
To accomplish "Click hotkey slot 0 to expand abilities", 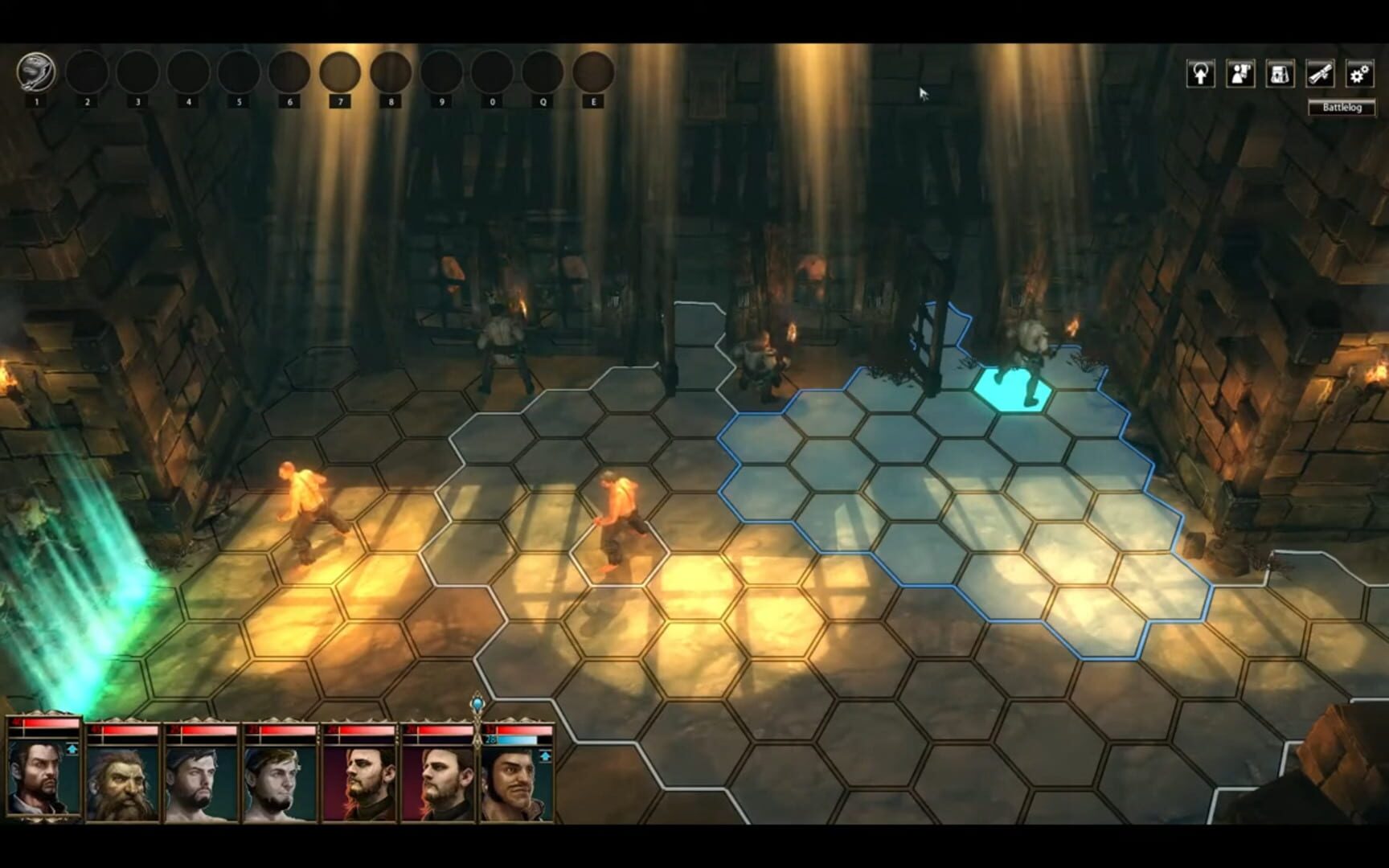I will 491,72.
